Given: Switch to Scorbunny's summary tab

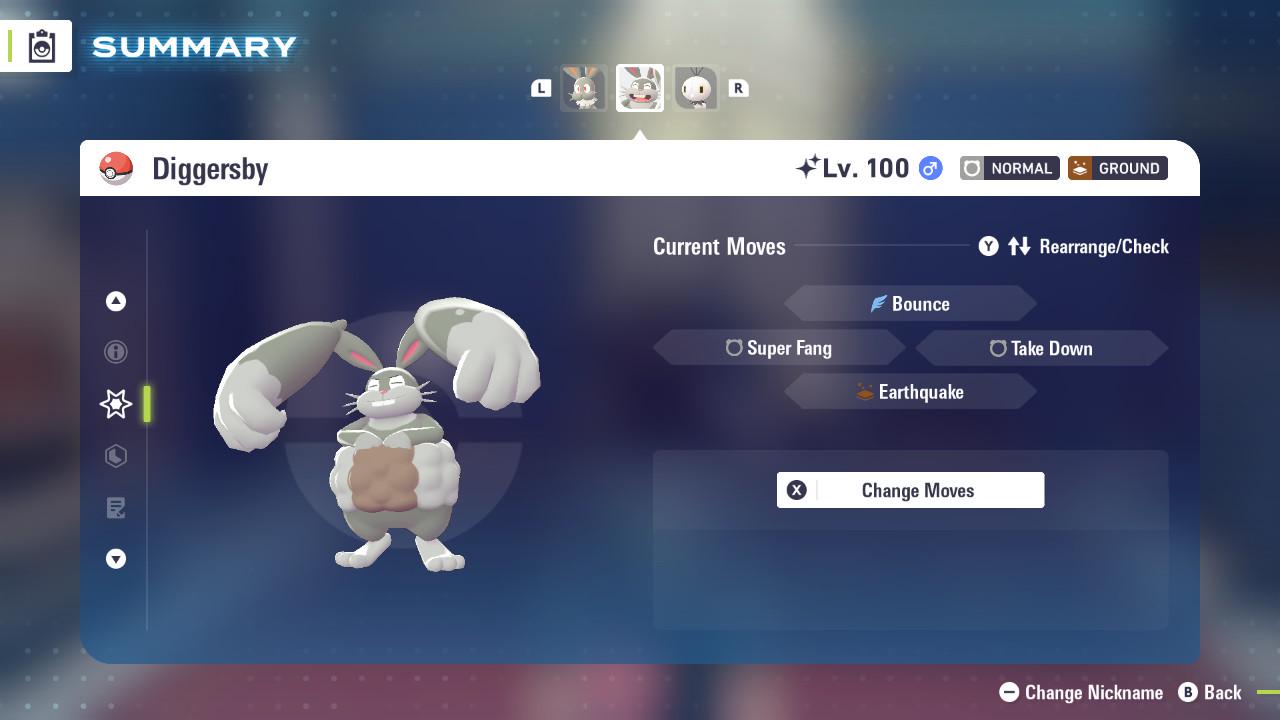Looking at the screenshot, I should click(695, 88).
